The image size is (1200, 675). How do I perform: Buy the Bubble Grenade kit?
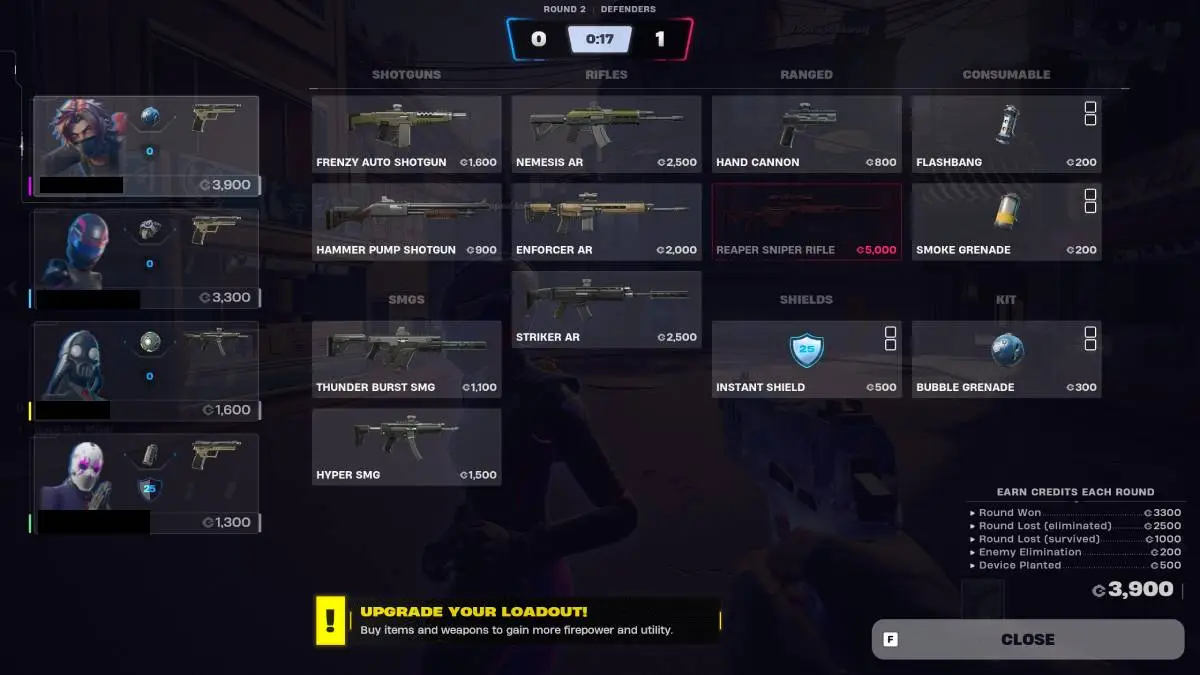tap(1006, 359)
